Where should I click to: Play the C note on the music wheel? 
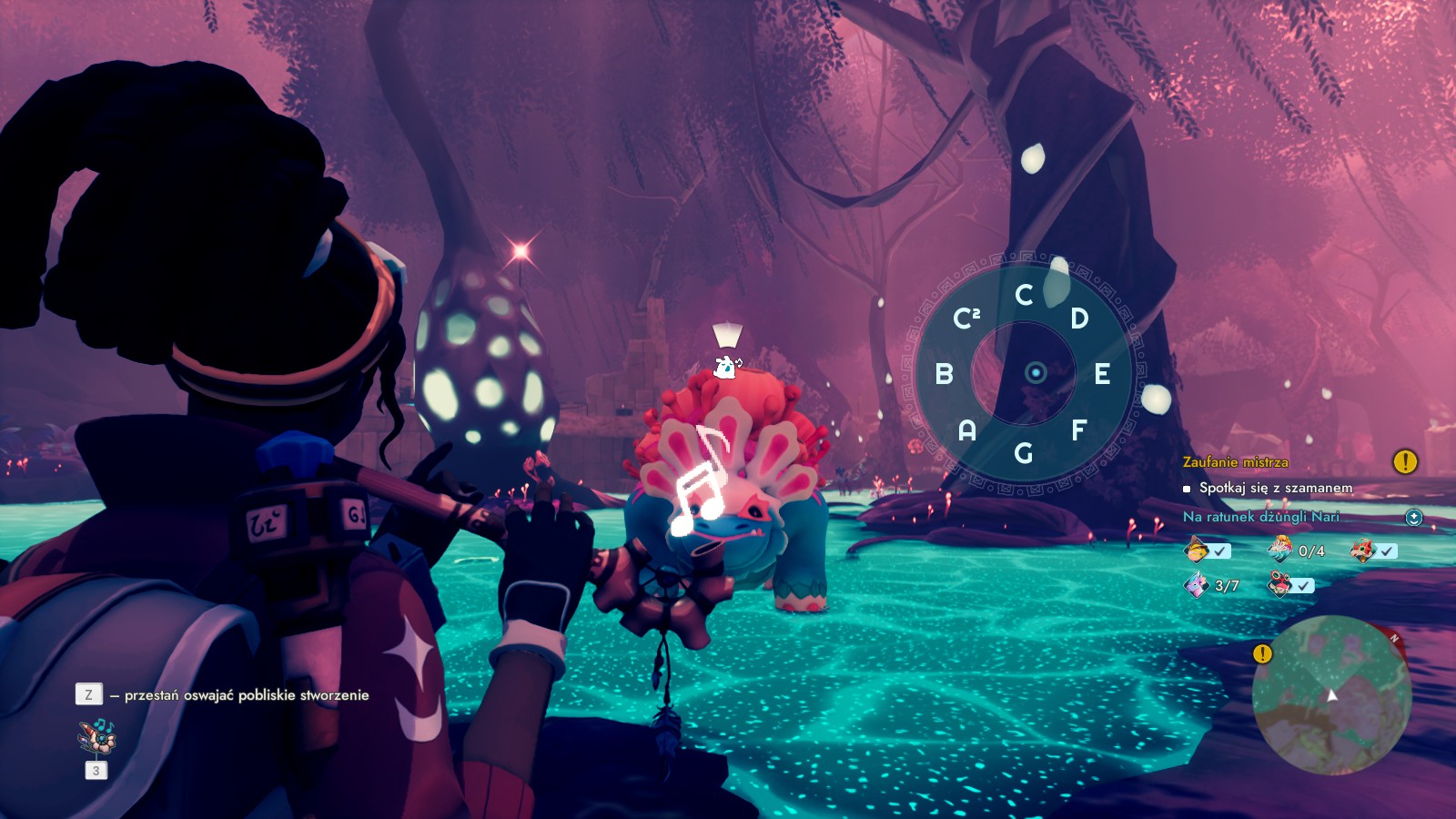(1024, 295)
